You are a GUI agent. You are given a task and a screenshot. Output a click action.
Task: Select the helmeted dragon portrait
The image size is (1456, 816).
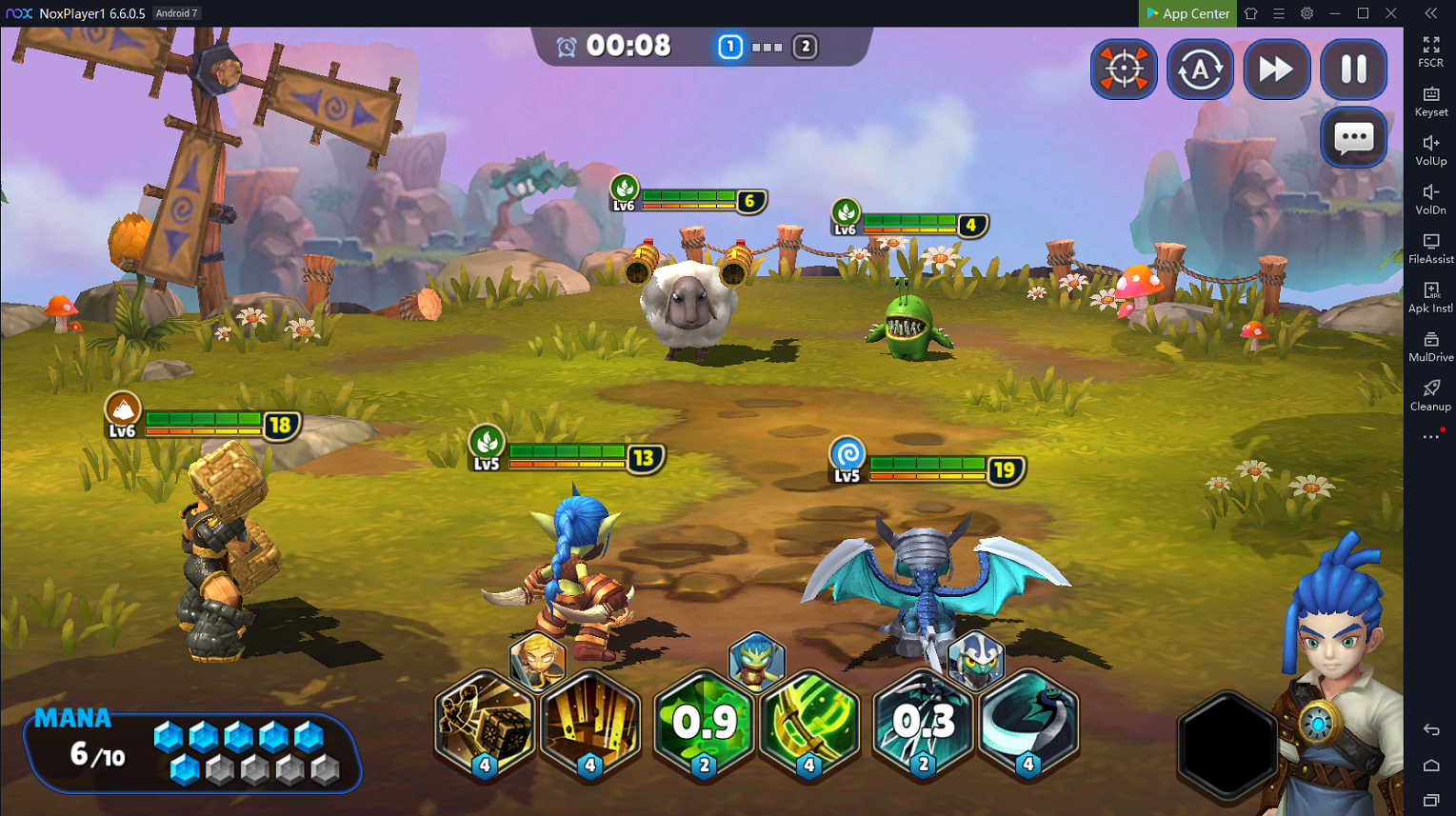(975, 659)
